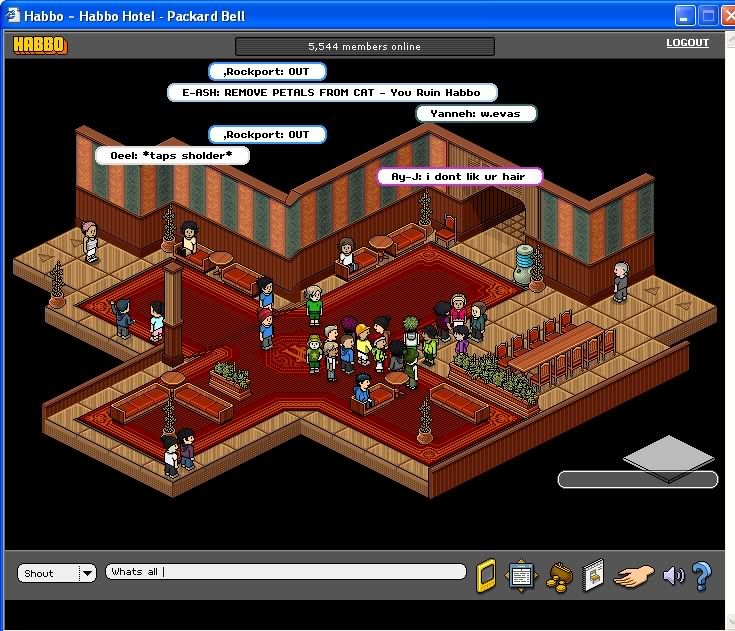The image size is (735, 631).
Task: Open the yellow Habbo console phone
Action: (486, 575)
